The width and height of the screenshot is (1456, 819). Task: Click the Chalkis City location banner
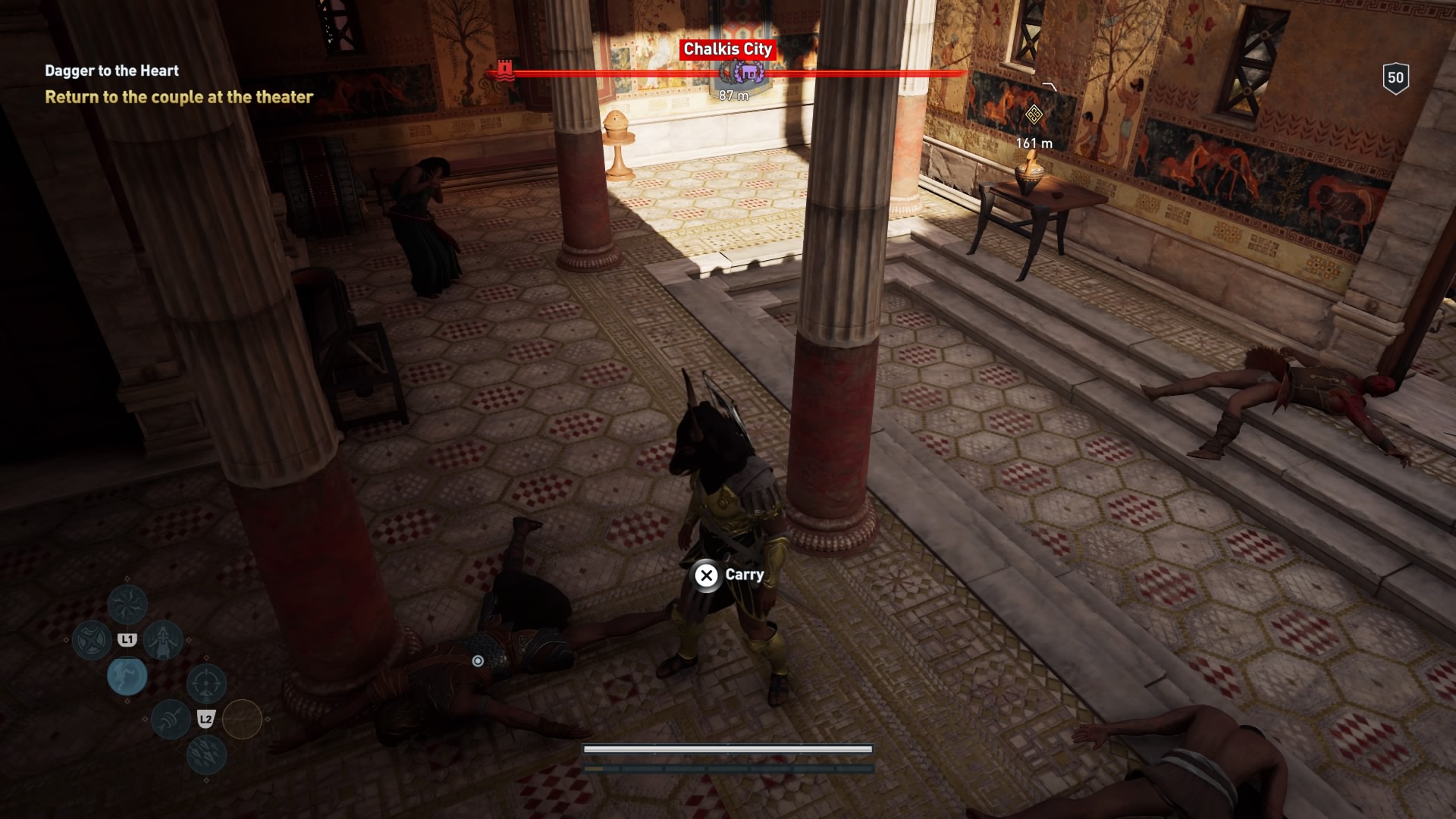729,50
